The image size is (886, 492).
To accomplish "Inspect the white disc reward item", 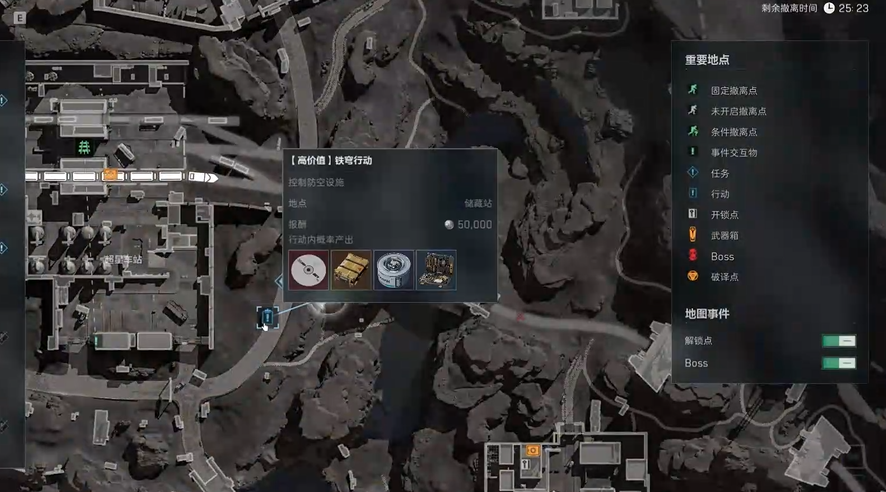I will [x=308, y=270].
